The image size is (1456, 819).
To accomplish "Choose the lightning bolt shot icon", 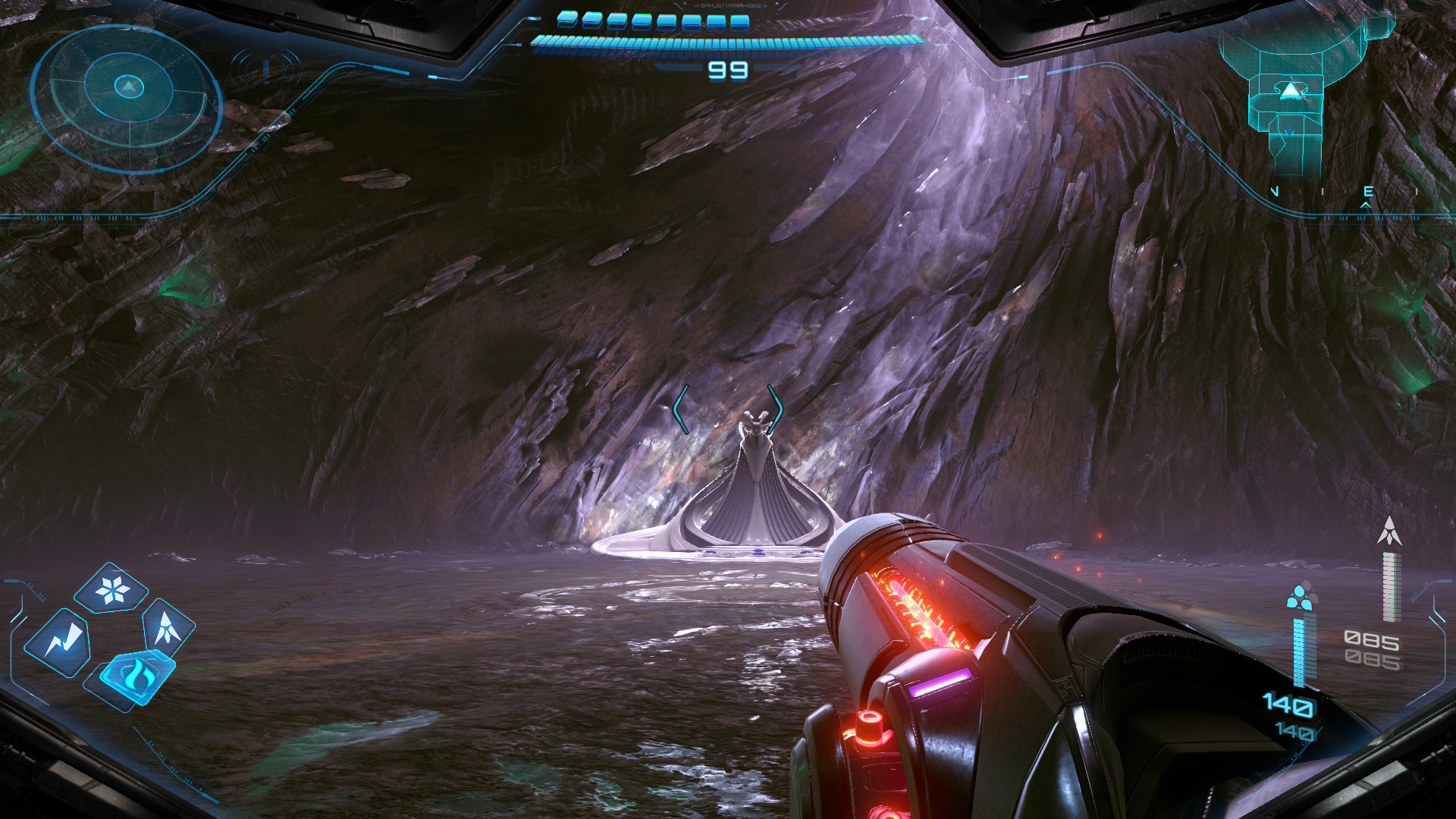I will (x=59, y=643).
